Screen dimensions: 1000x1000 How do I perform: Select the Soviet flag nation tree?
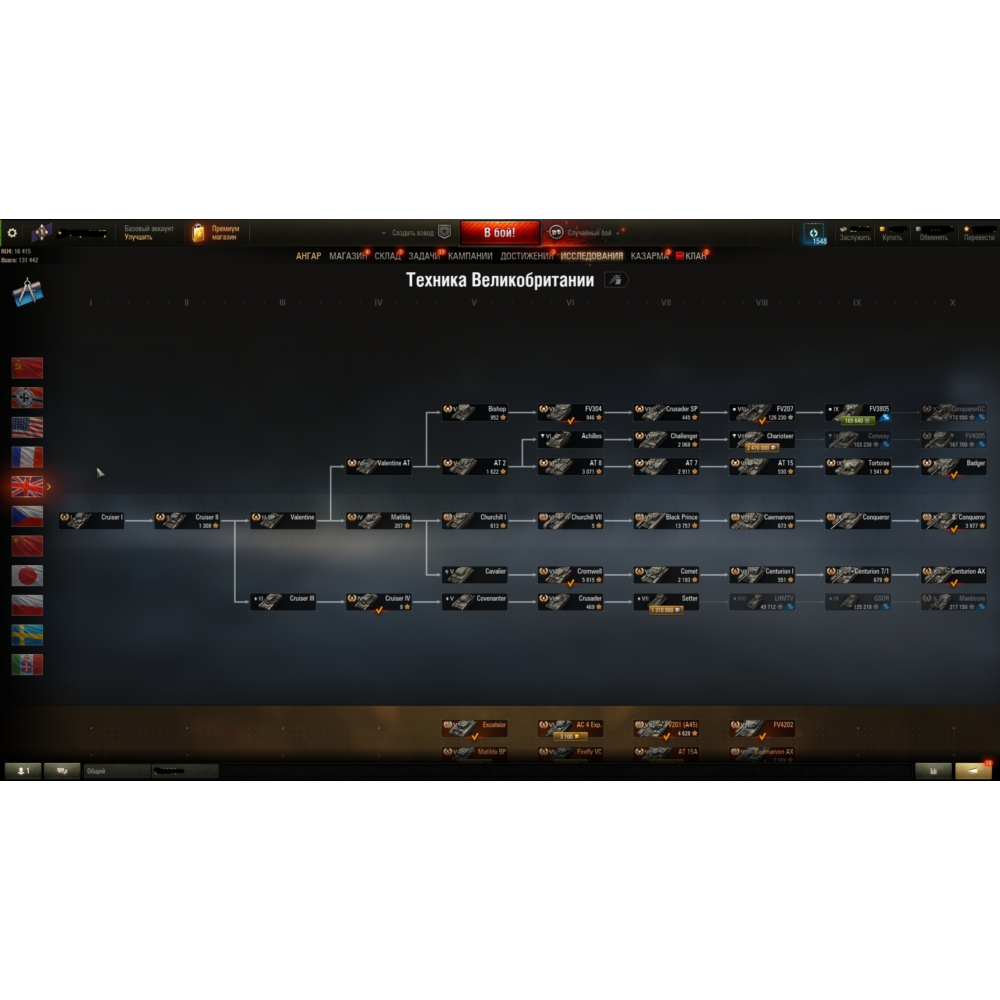[27, 367]
